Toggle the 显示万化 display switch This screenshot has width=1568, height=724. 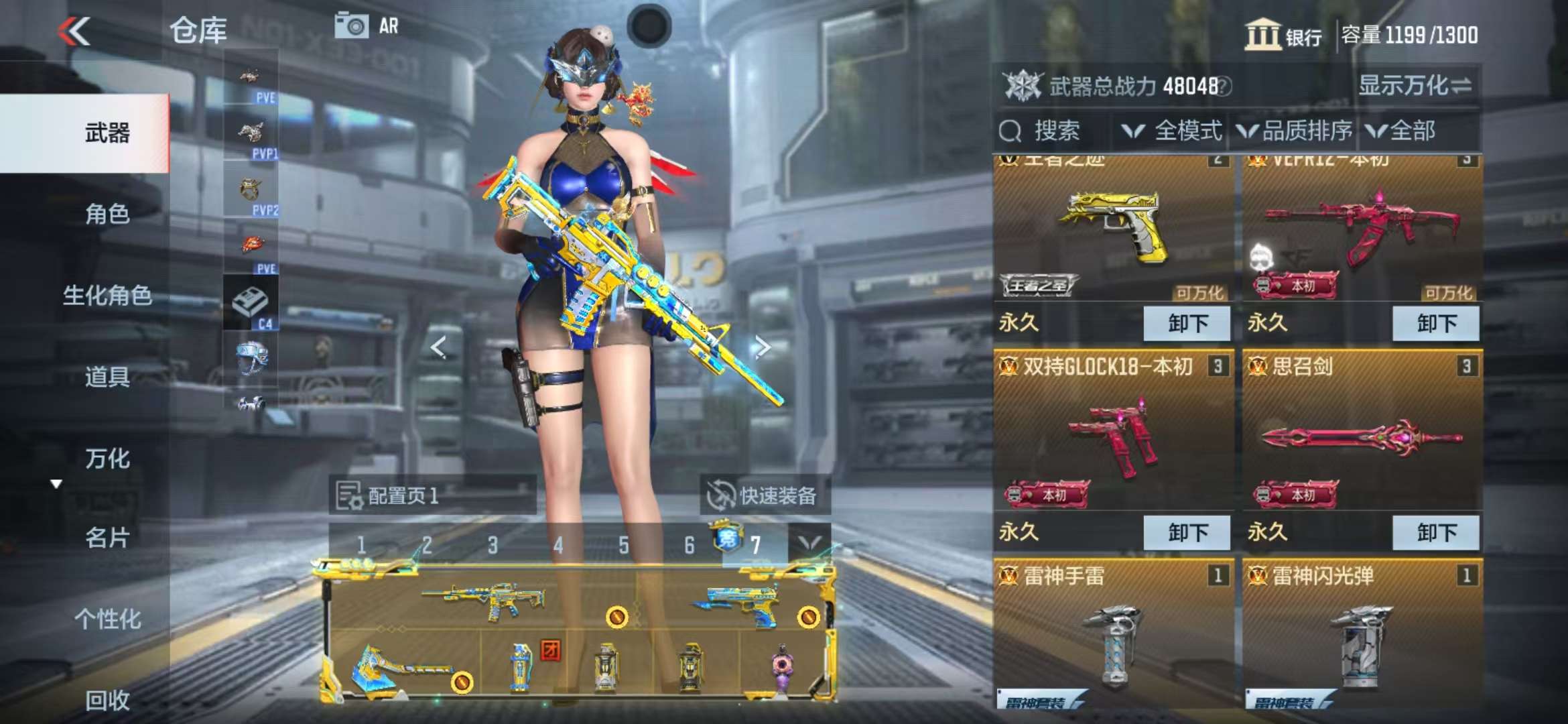pos(1415,86)
